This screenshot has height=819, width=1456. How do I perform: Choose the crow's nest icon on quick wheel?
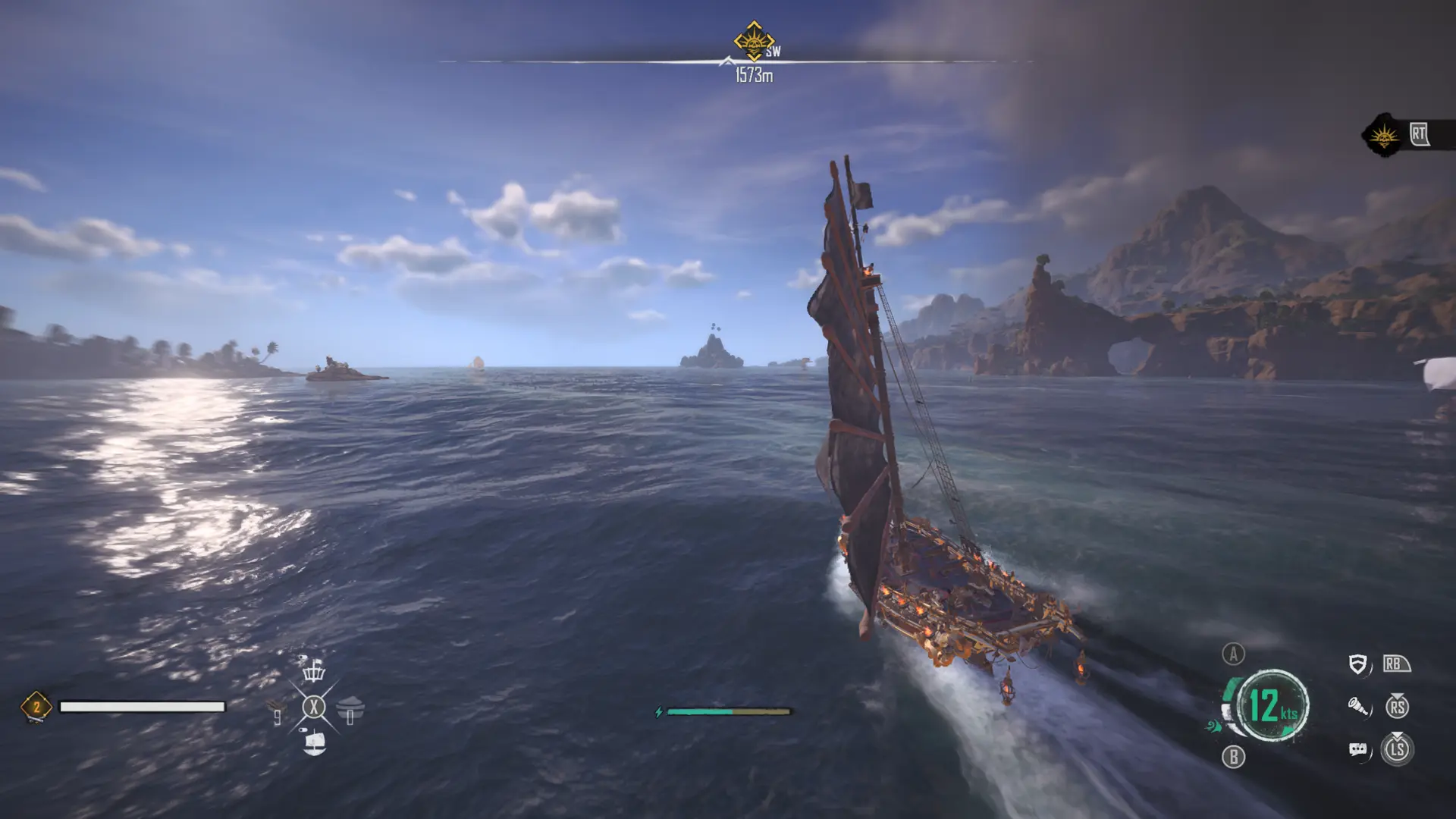313,670
